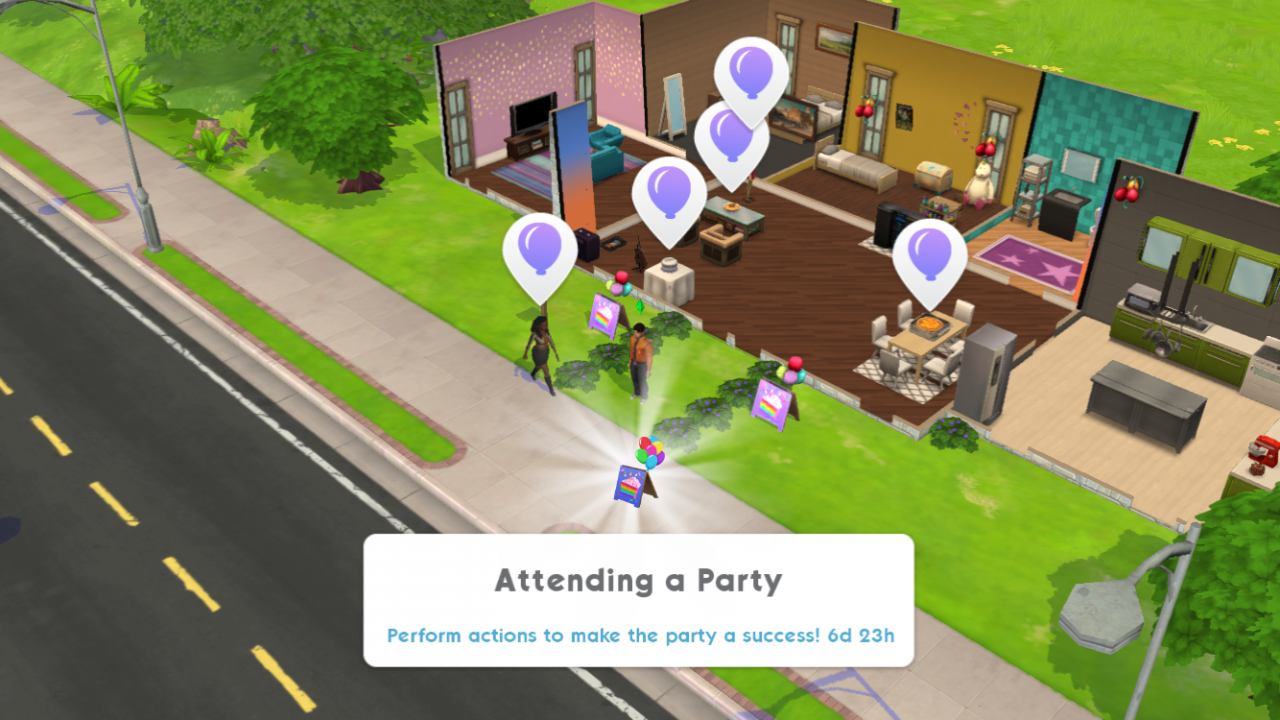Dismiss the Attending a Party tooltip panel
Screen dimensions: 1280x720
coord(638,600)
